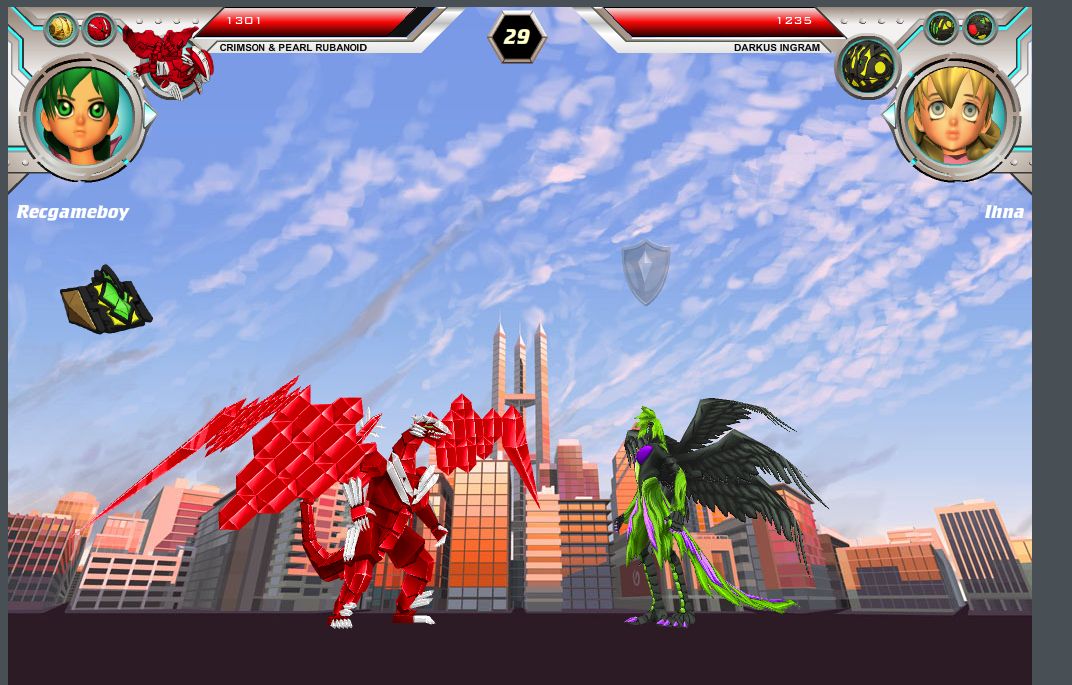This screenshot has width=1072, height=685.
Task: Click Recgameboy's green-haired avatar portrait
Action: (83, 117)
